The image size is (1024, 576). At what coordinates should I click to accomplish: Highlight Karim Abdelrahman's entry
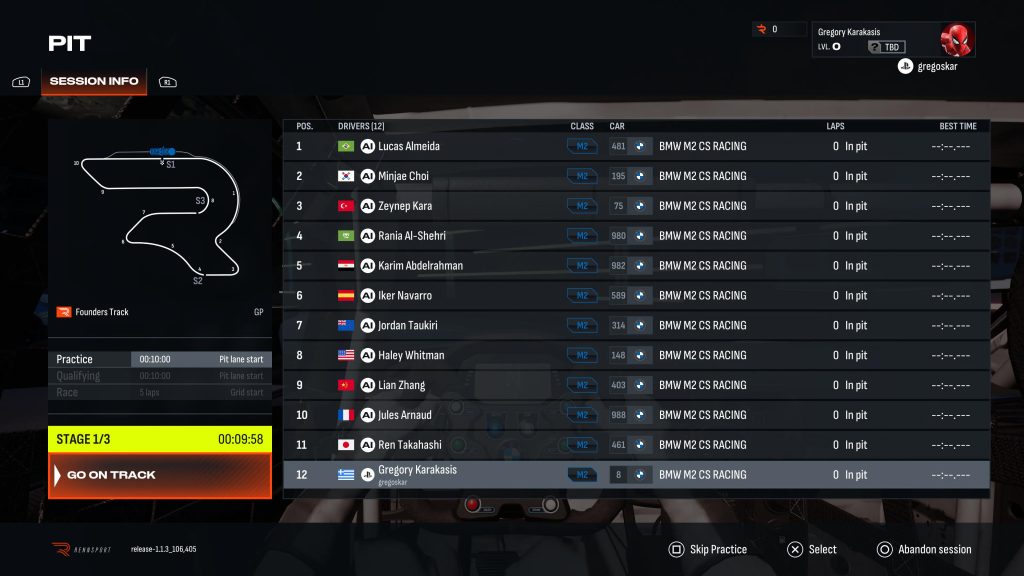pos(636,266)
